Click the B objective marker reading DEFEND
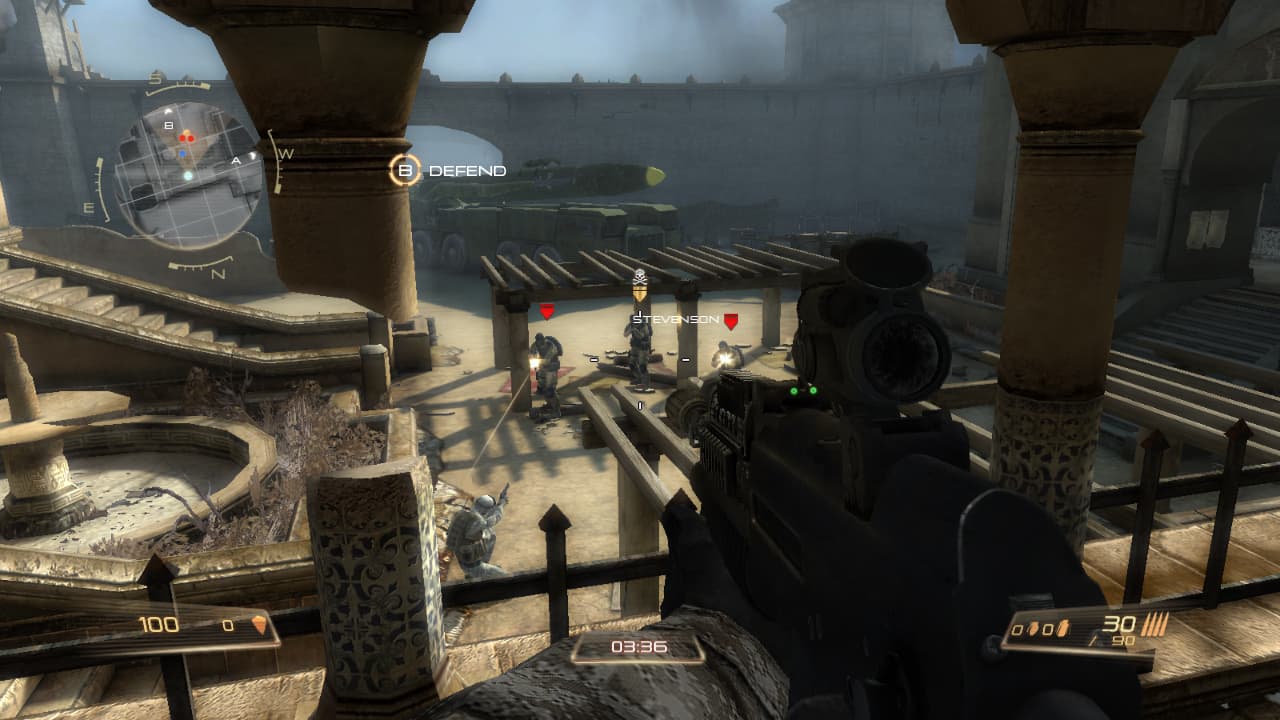This screenshot has height=720, width=1280. [x=406, y=170]
